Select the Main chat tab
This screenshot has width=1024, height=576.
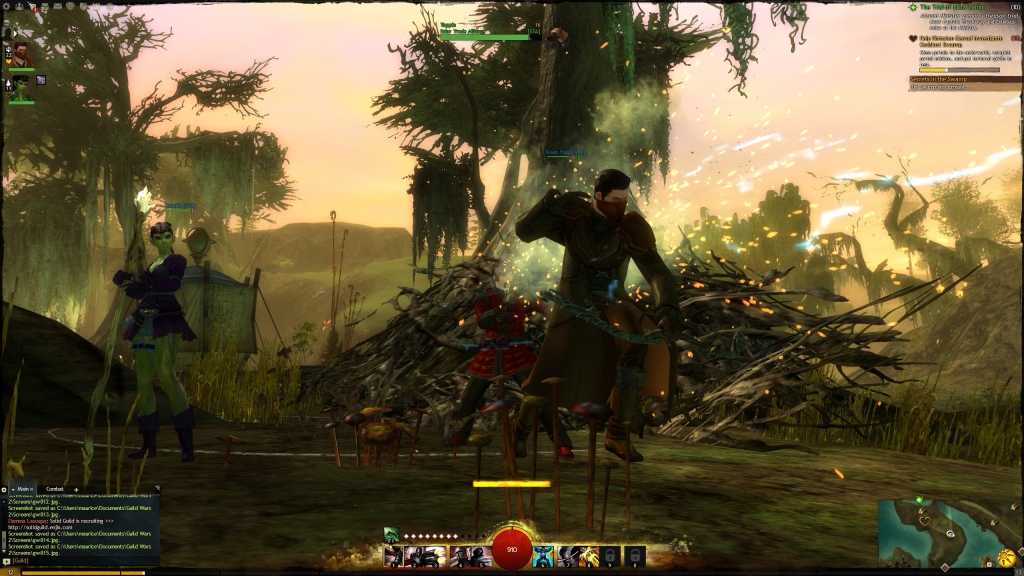23,489
